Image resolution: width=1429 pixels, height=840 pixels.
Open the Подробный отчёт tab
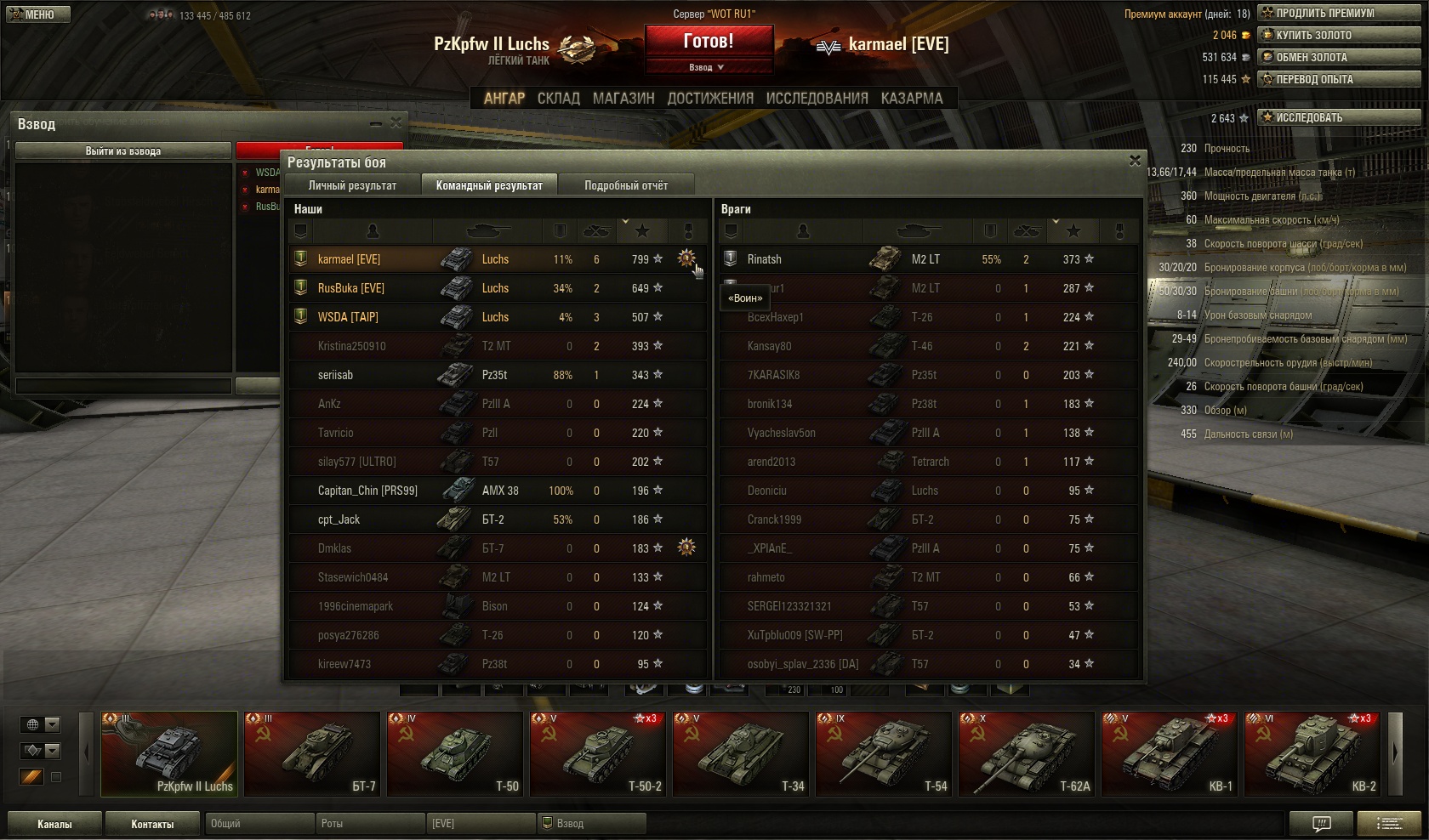point(625,185)
